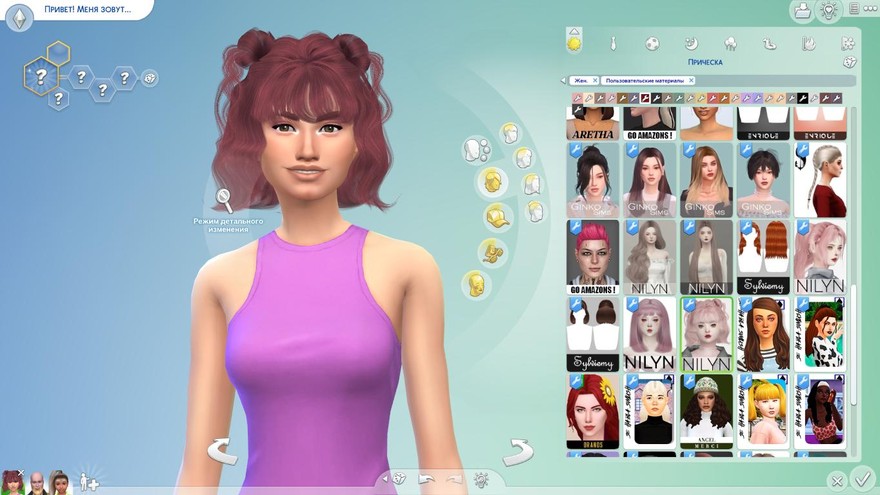Choose the black hair color swatch
Viewport: 880px width, 495px height.
click(x=802, y=98)
